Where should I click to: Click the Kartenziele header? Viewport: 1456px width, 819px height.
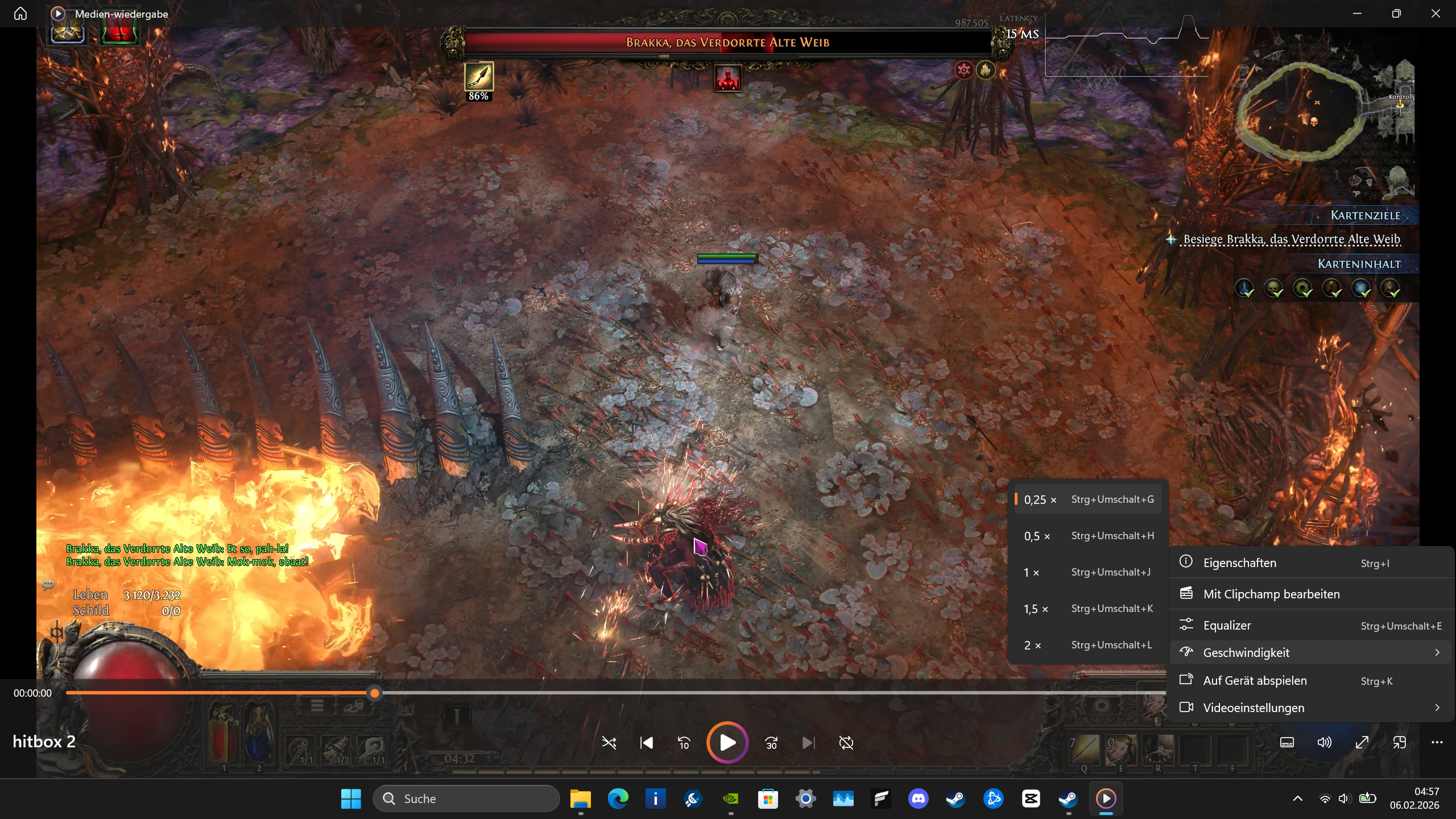pos(1365,216)
